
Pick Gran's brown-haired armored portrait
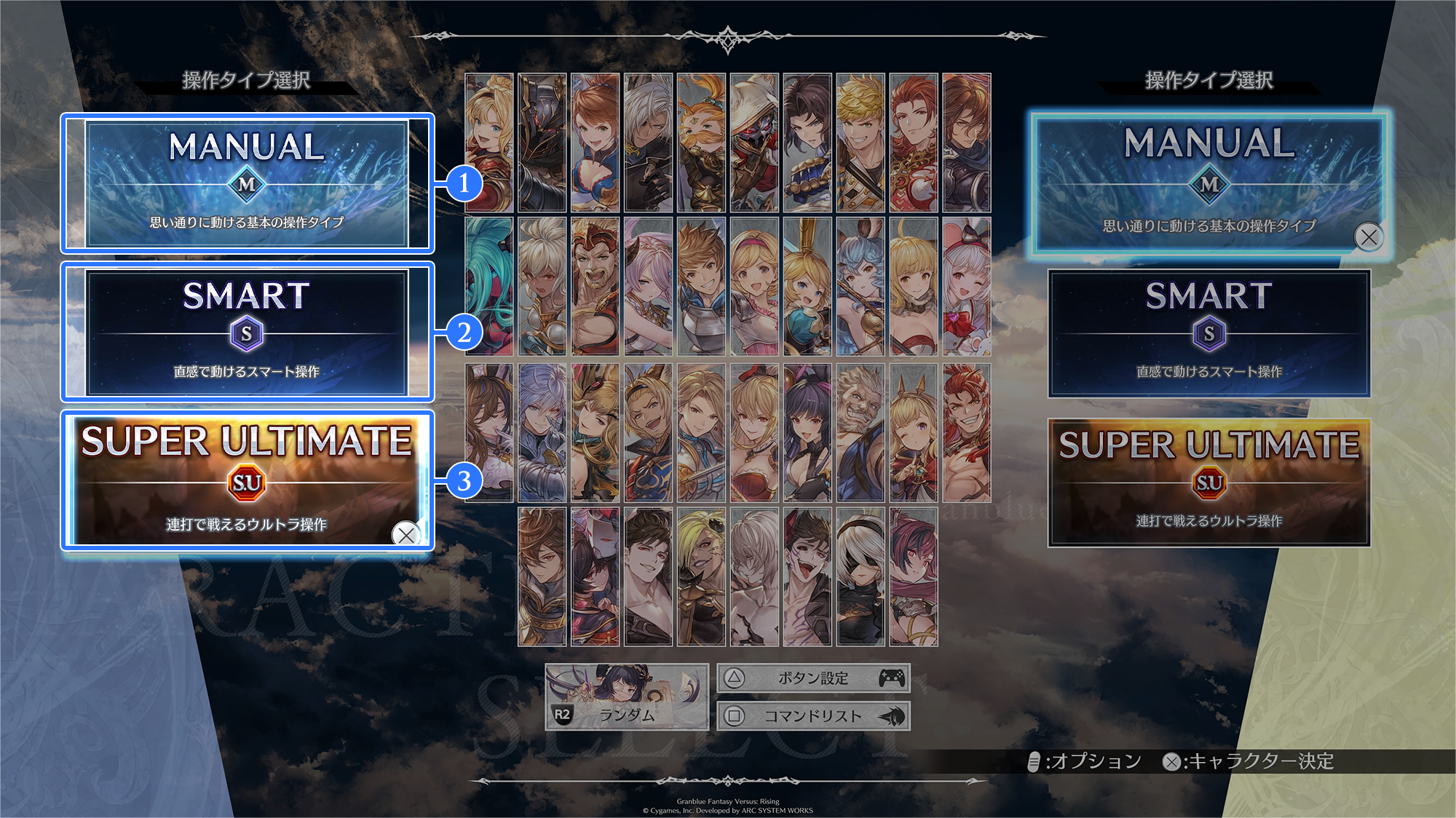click(701, 287)
